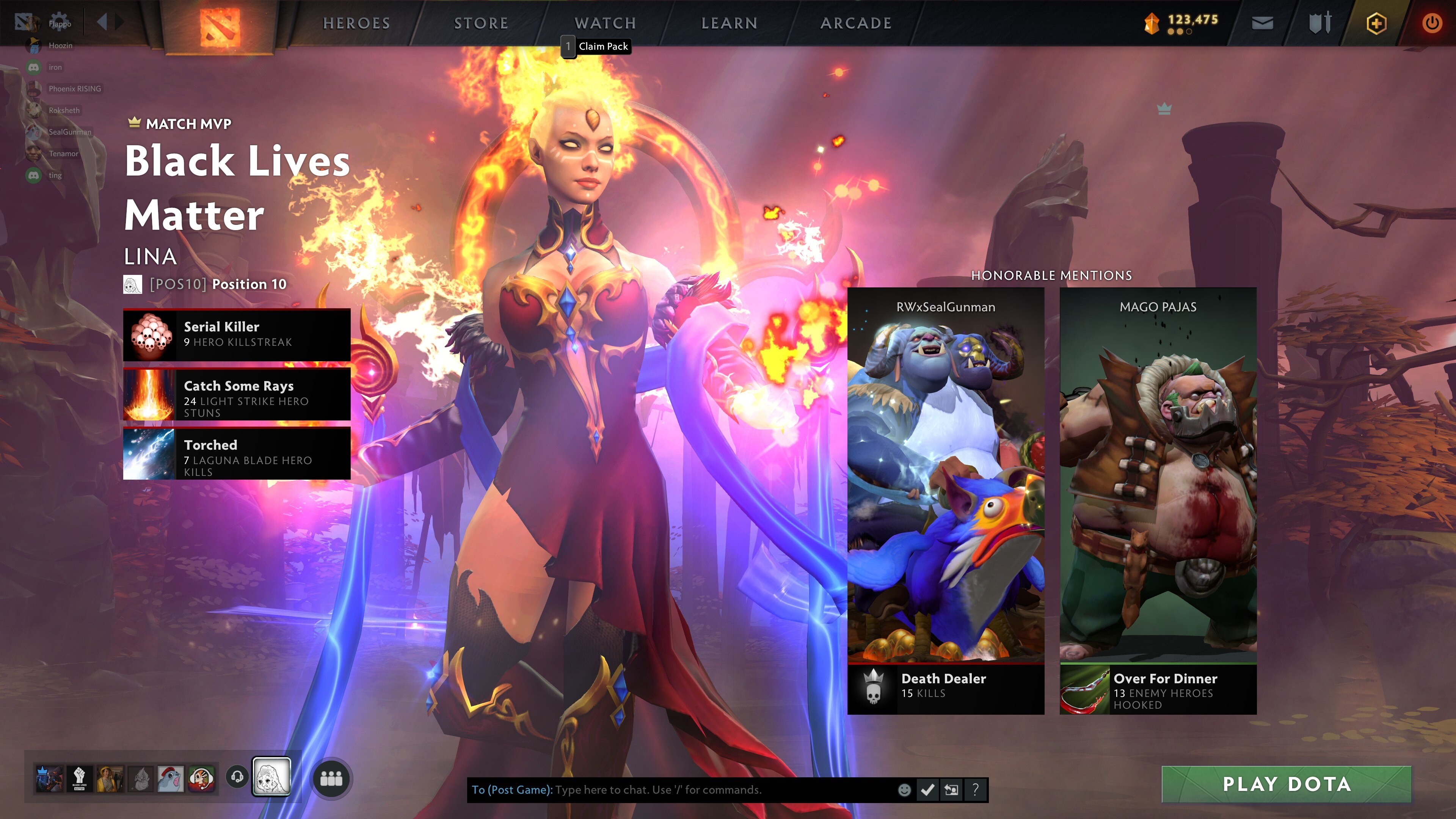Screen dimensions: 1456x819
Task: Open the Watch tab
Action: [x=606, y=23]
